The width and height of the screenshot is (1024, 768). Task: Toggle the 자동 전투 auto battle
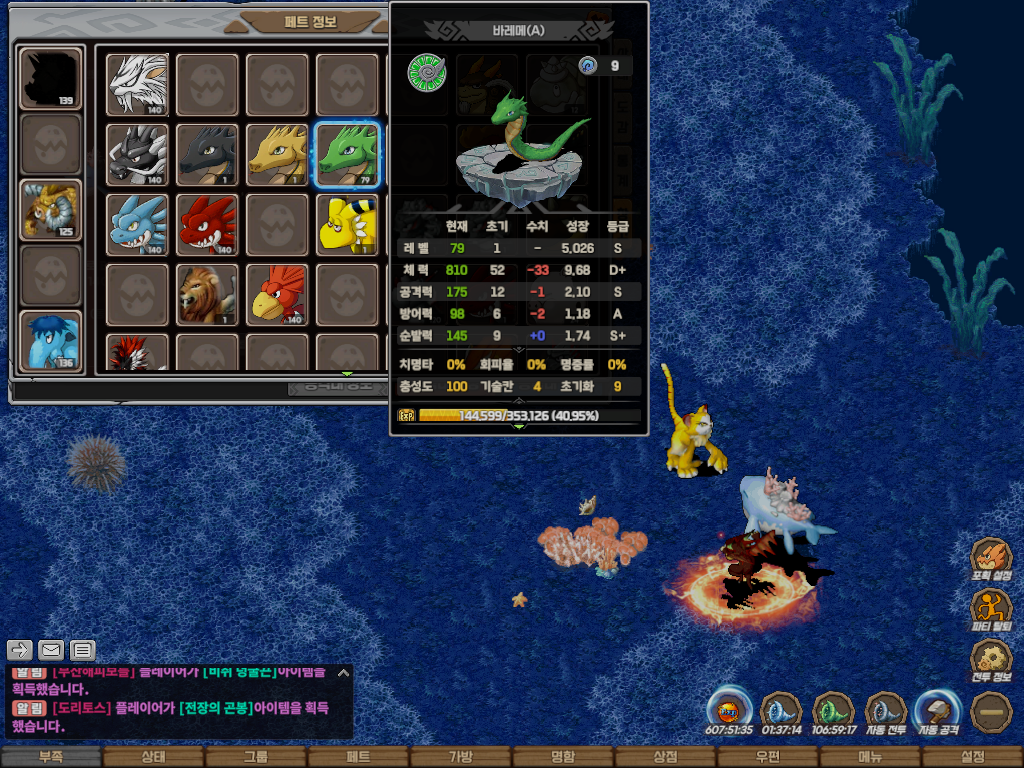click(x=885, y=711)
